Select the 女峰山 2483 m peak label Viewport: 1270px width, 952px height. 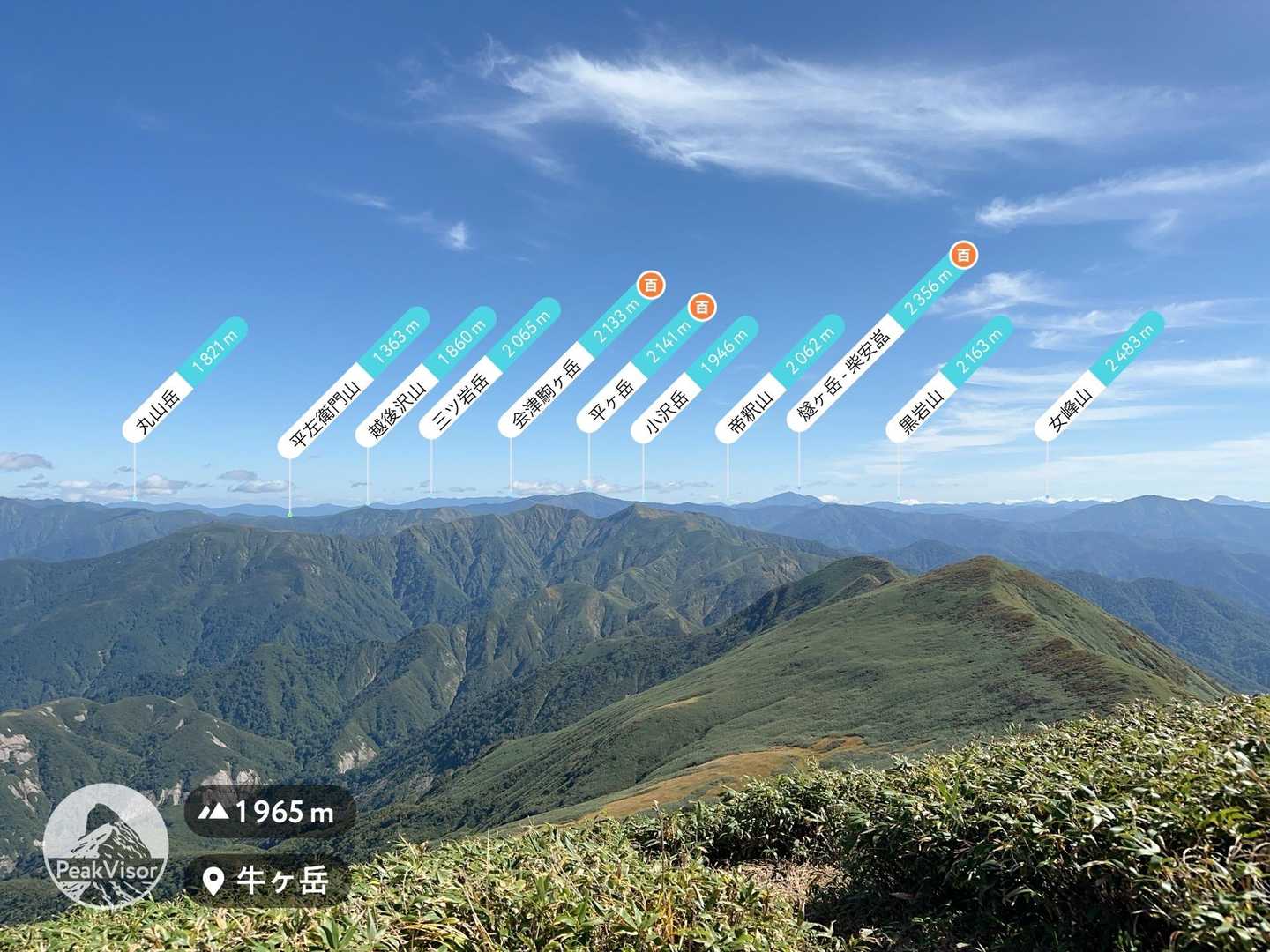(1100, 375)
